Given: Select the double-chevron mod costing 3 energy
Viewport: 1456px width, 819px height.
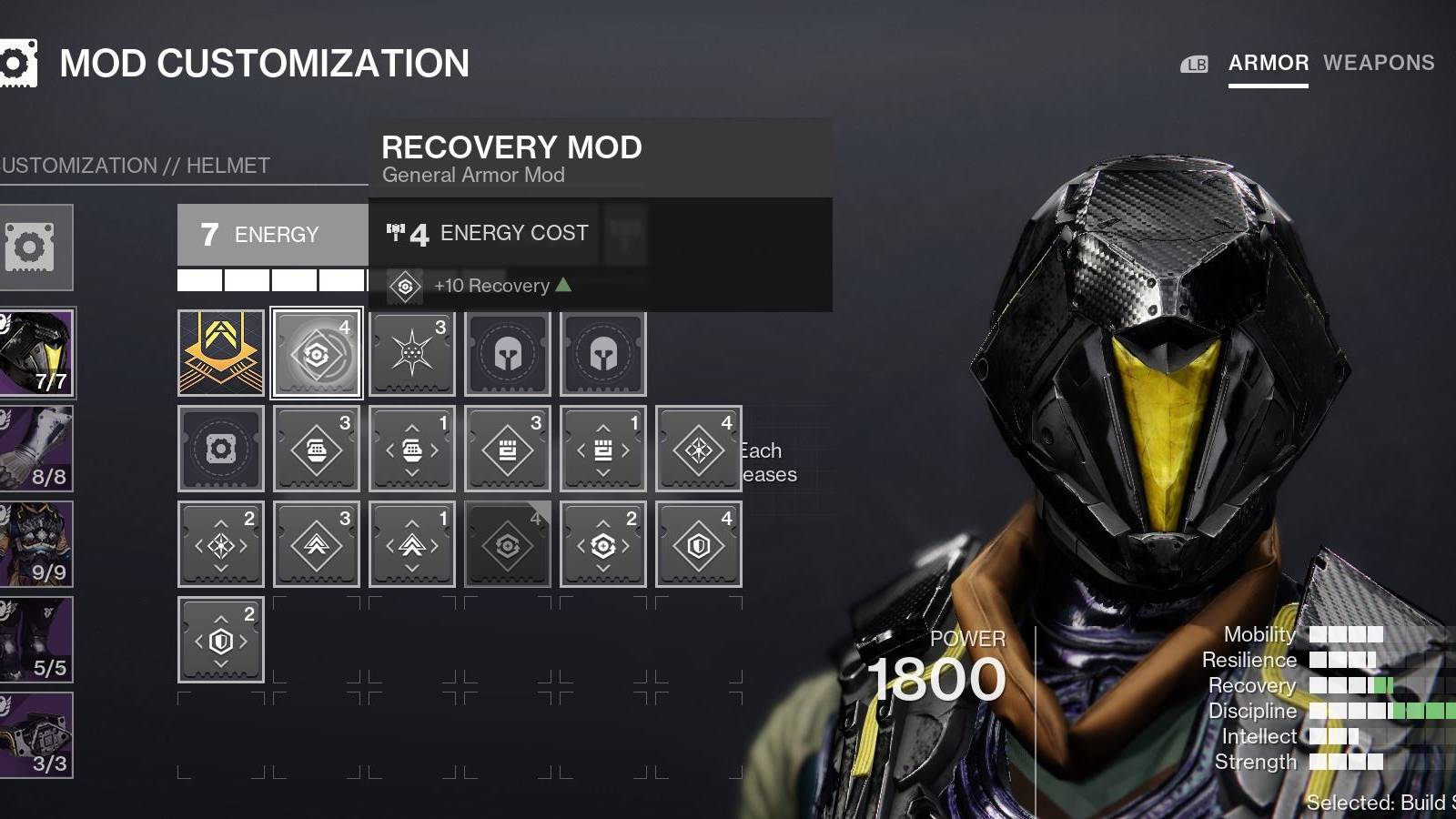Looking at the screenshot, I should [316, 544].
